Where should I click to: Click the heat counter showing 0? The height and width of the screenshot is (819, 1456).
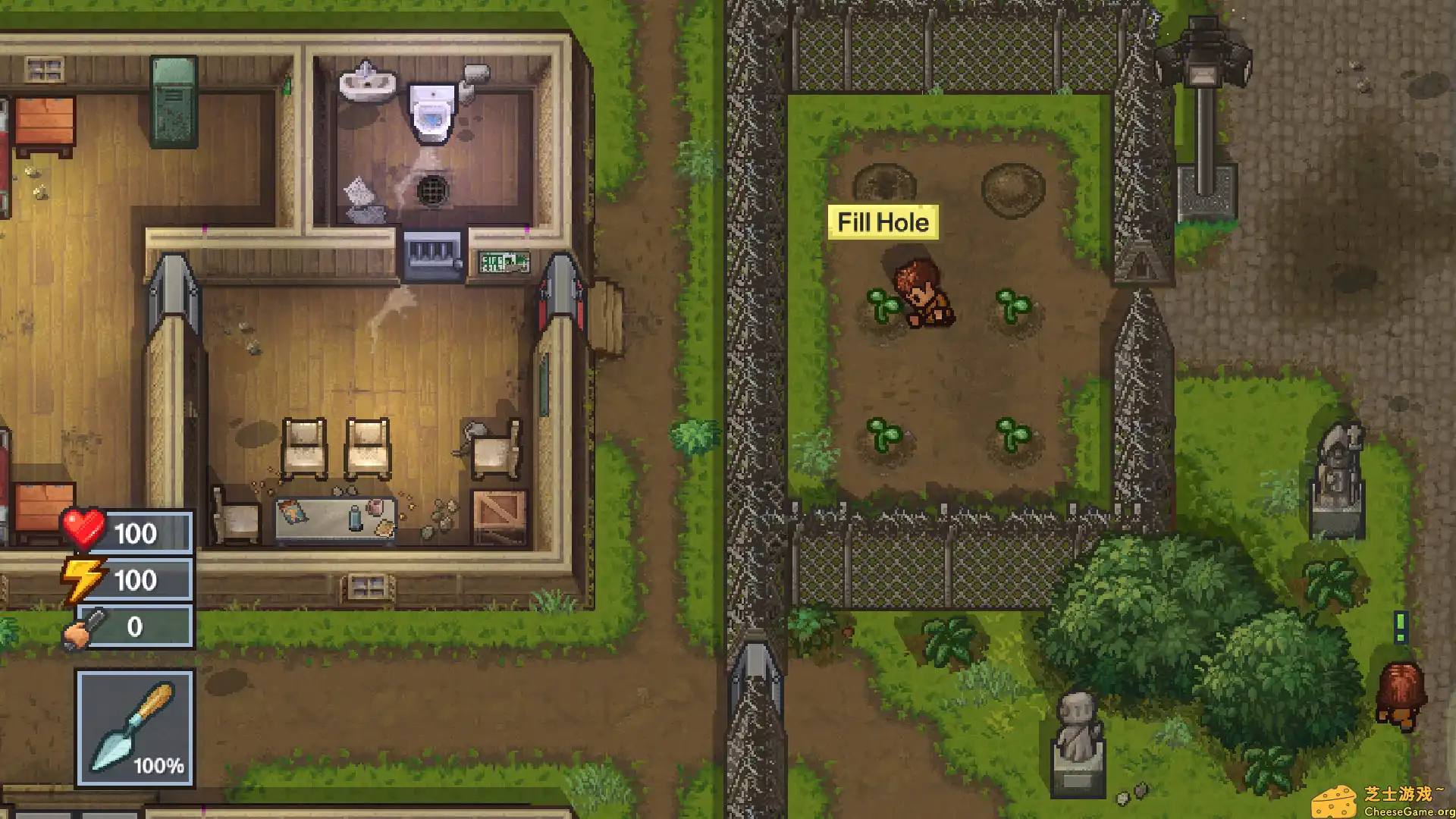(136, 627)
